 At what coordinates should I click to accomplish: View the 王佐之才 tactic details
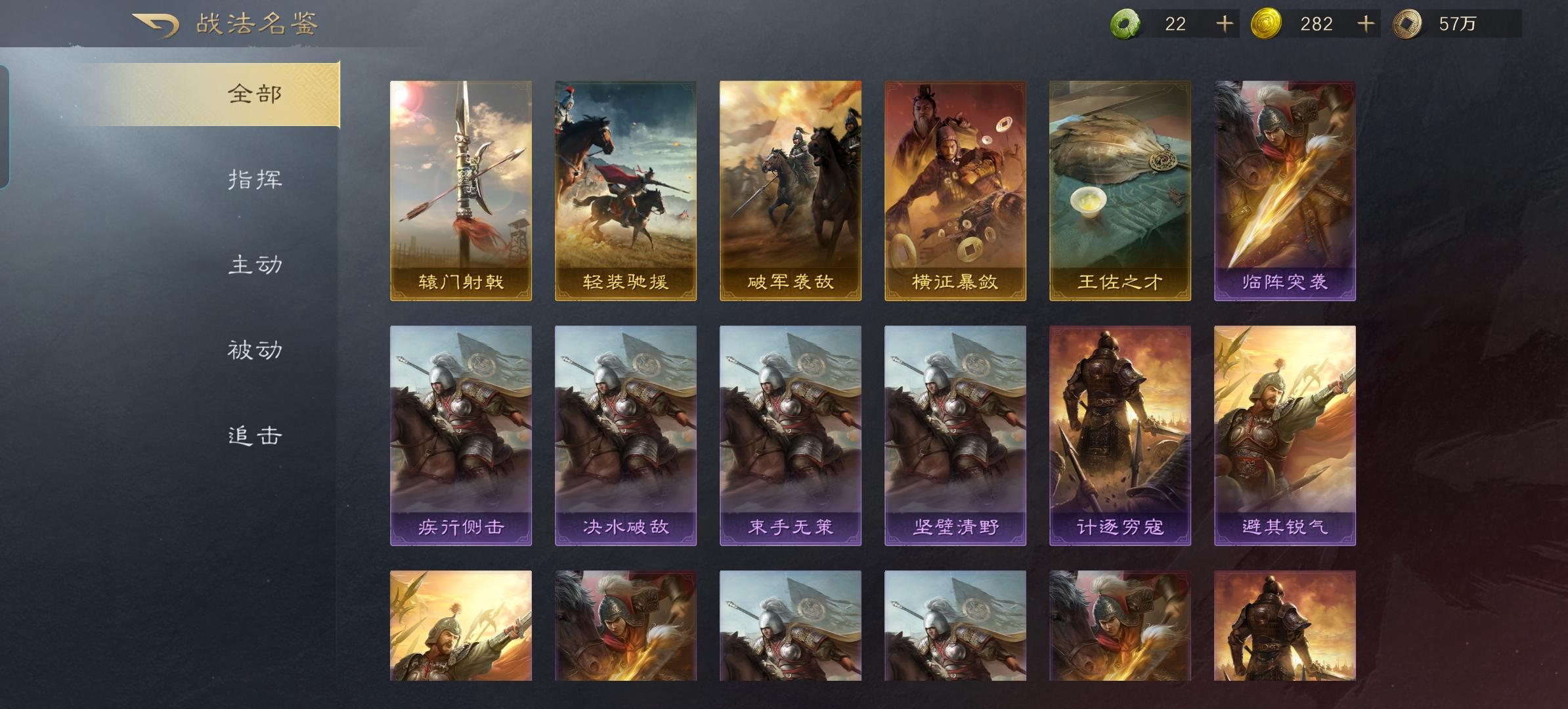1122,190
